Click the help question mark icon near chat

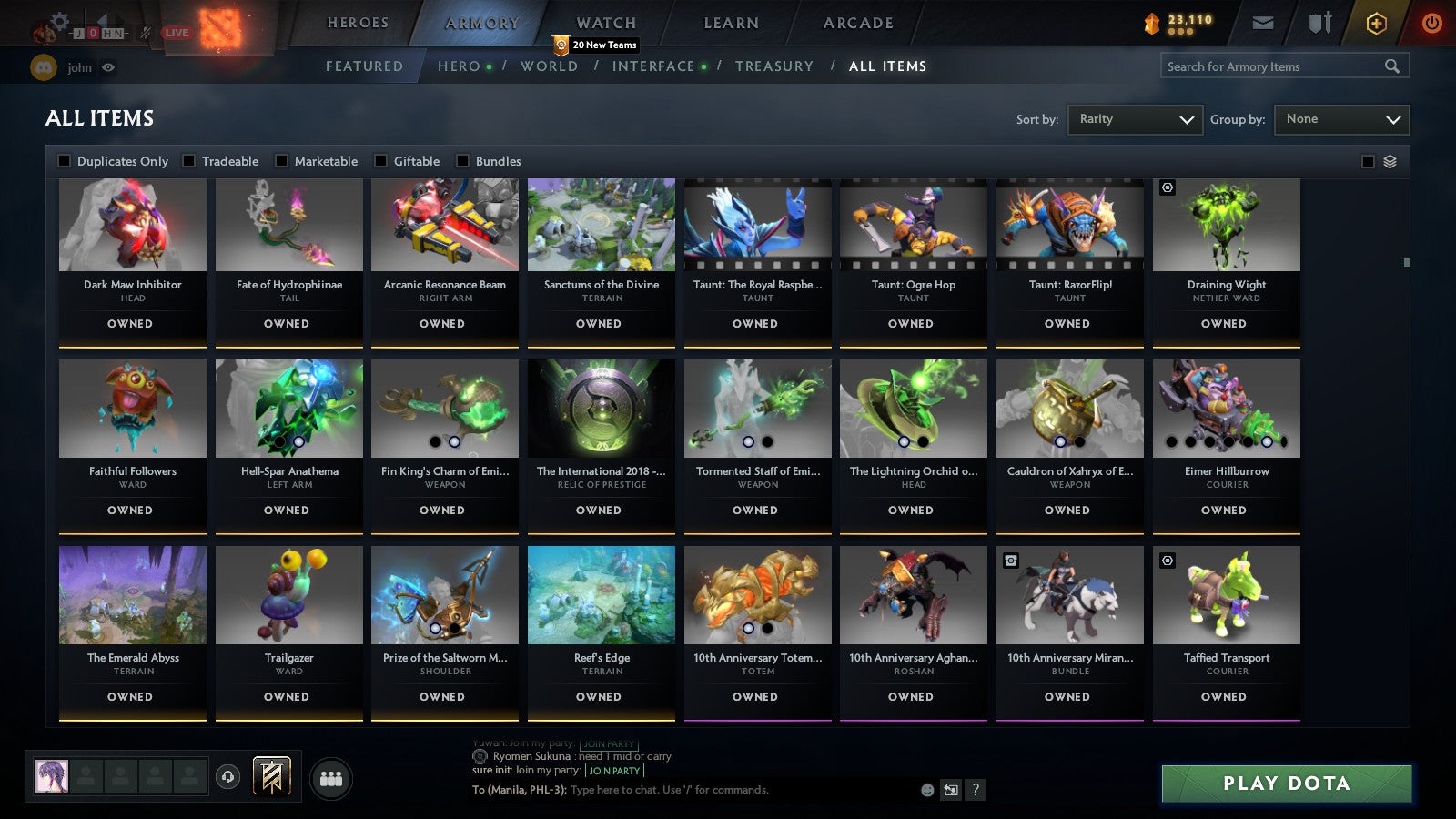pos(976,791)
